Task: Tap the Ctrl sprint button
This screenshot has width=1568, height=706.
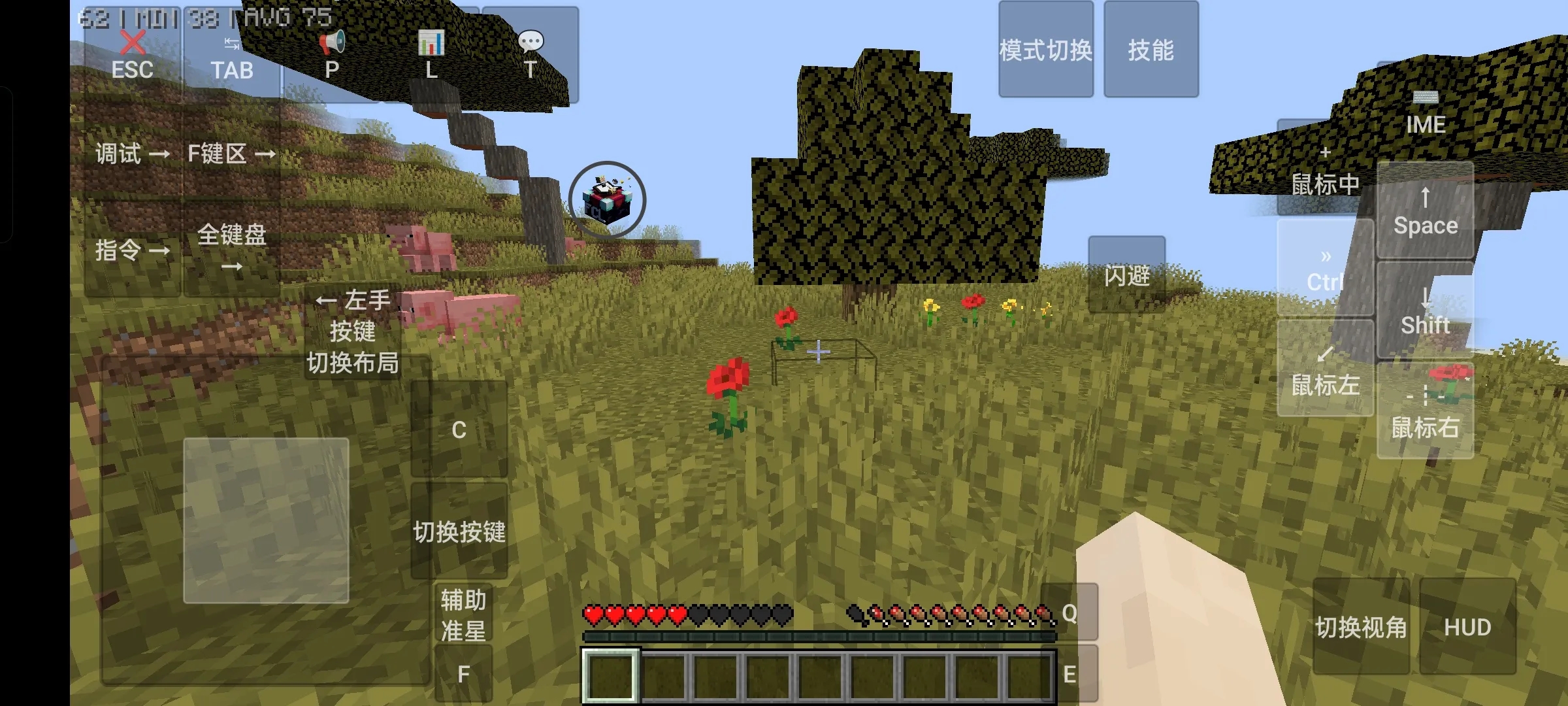Action: 1325,269
